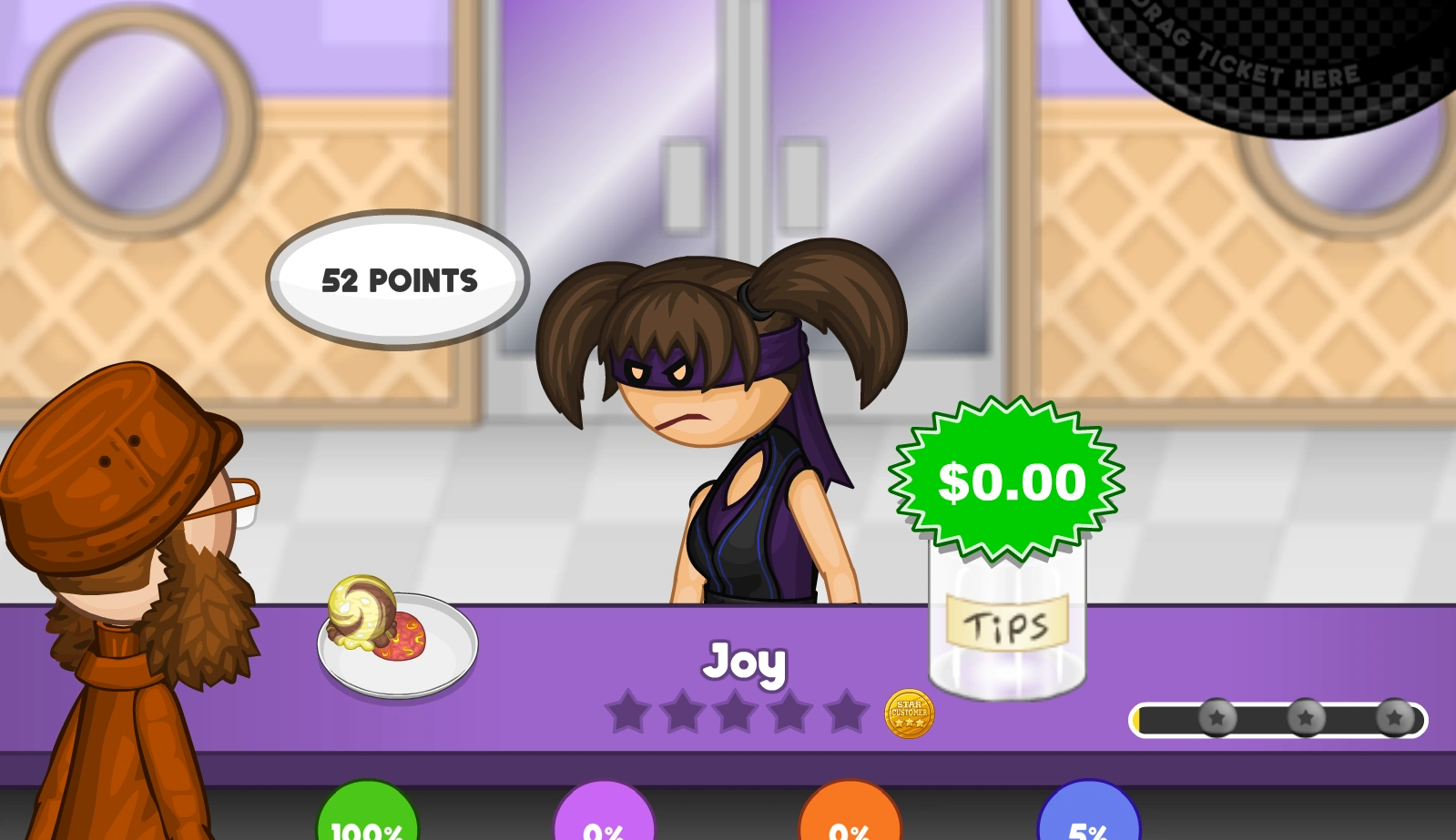Click the customer name Joy

tap(745, 664)
